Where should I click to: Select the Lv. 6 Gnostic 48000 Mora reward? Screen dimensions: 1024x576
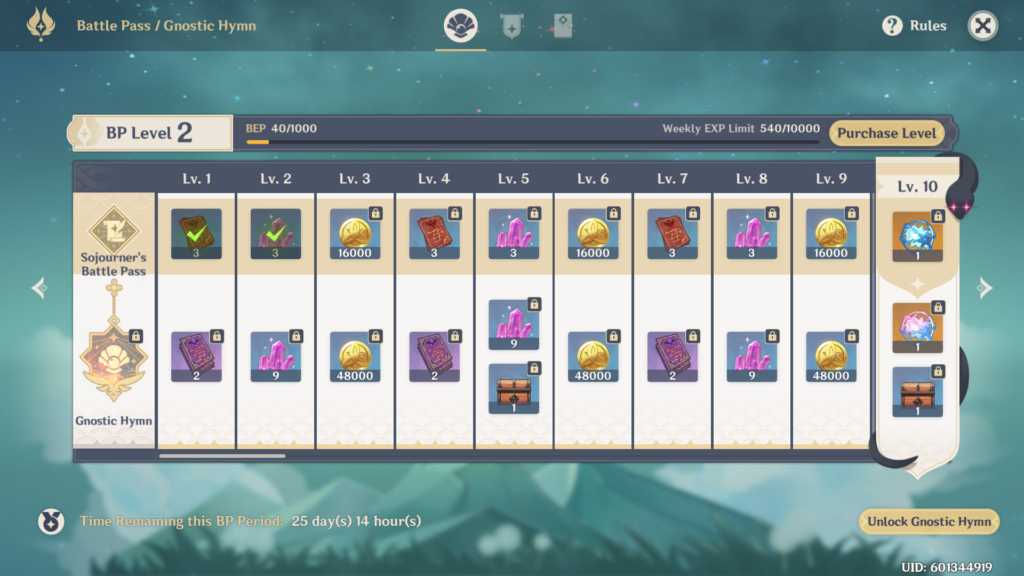click(593, 357)
